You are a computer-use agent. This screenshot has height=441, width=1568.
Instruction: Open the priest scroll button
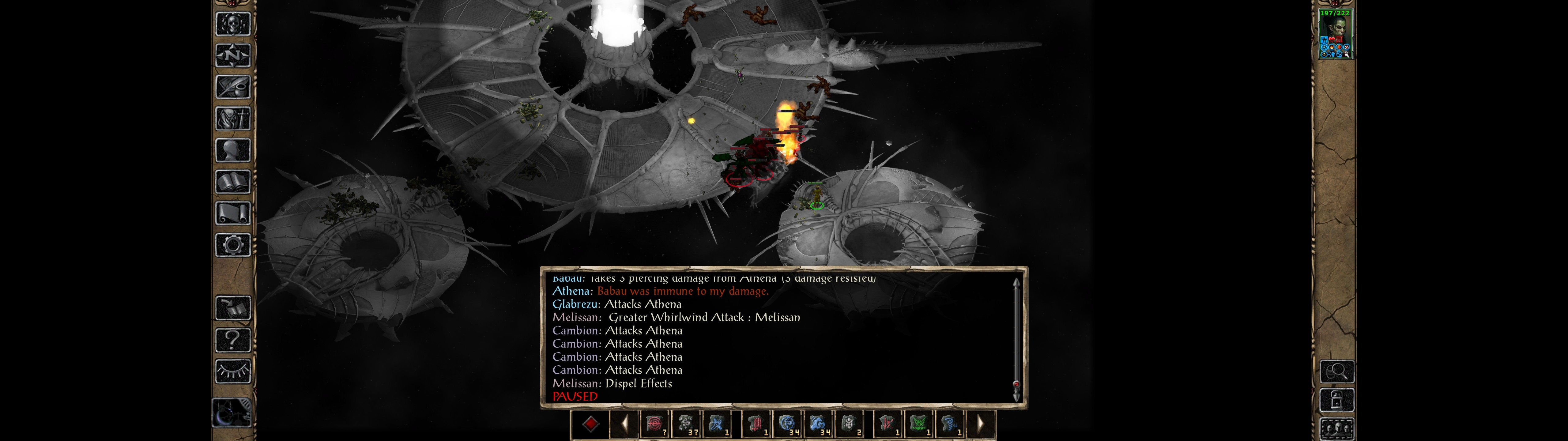point(233,214)
